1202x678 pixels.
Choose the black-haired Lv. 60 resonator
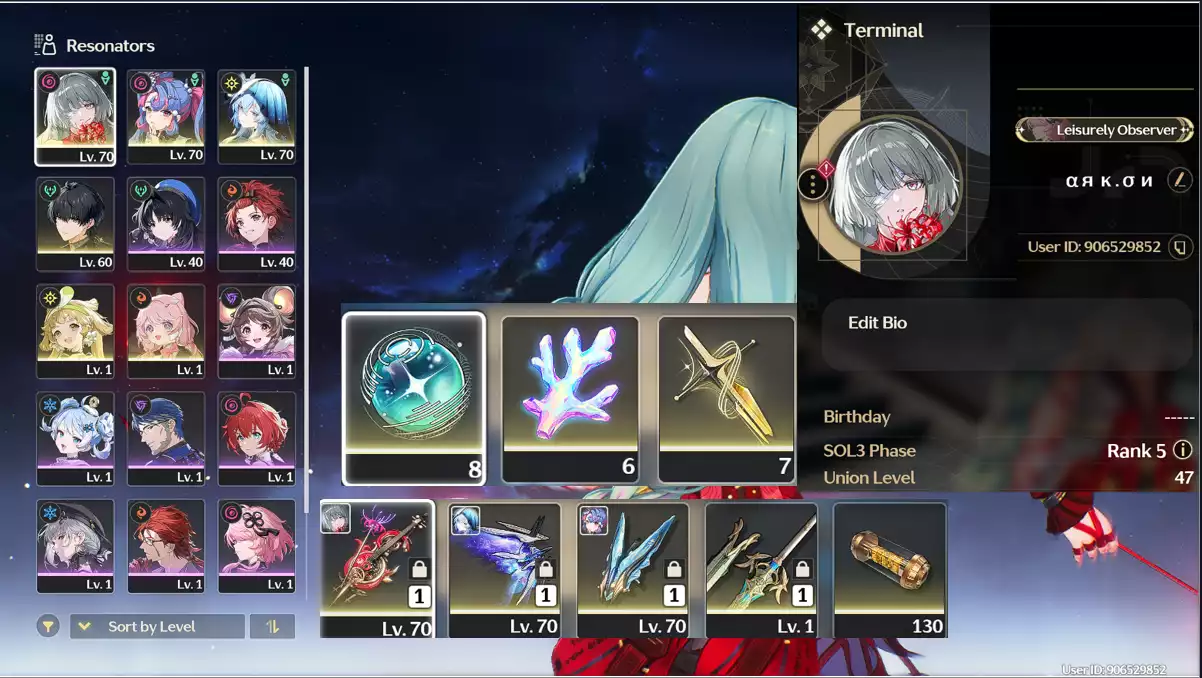76,224
